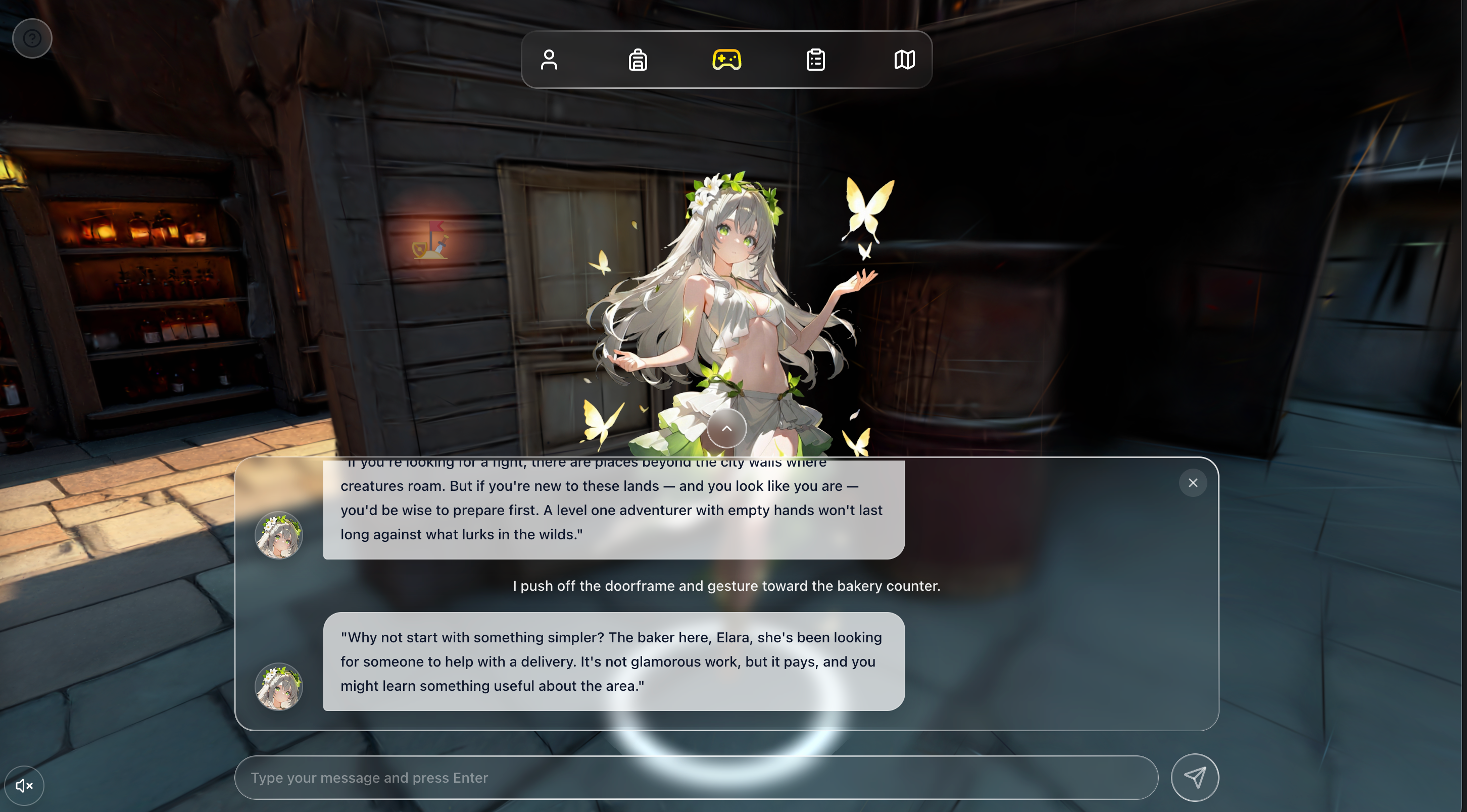This screenshot has width=1467, height=812.
Task: Select the game controller mode icon
Action: coord(727,59)
